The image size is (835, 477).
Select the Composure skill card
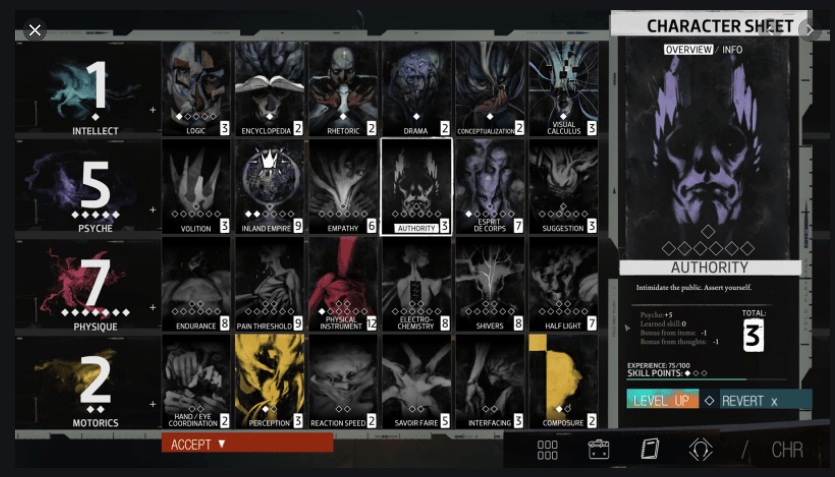click(563, 381)
